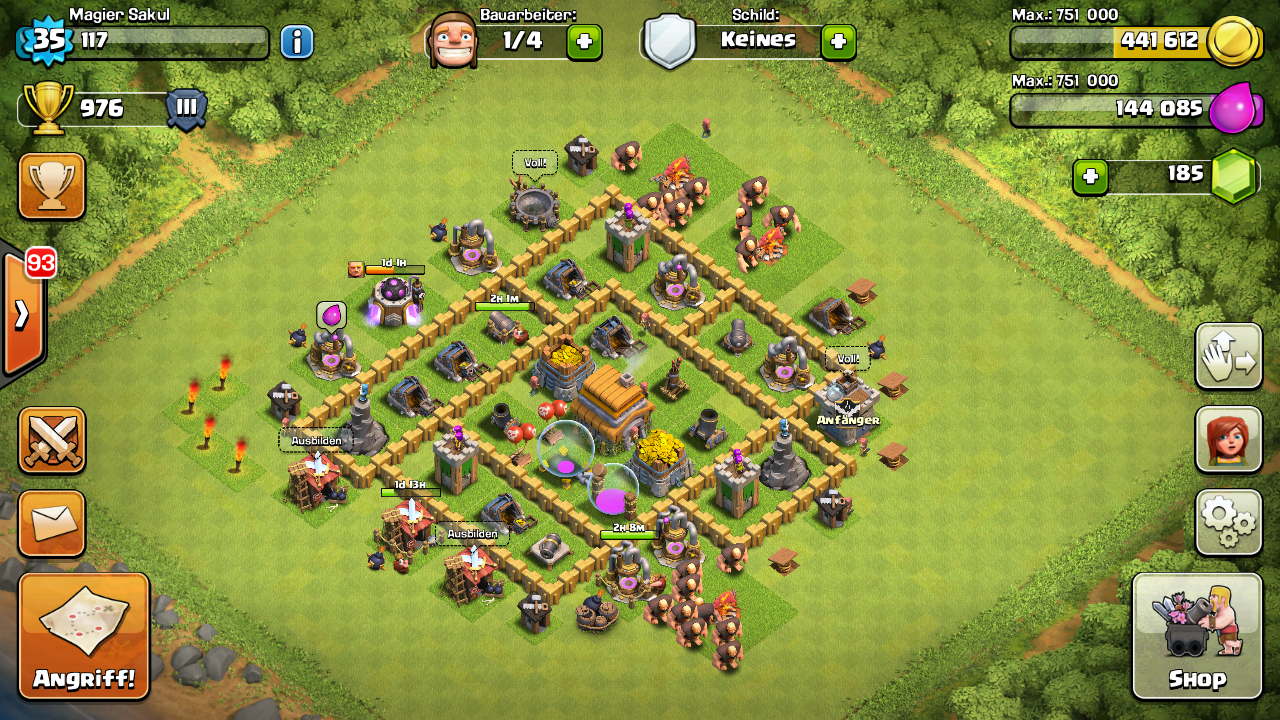This screenshot has height=720, width=1280.
Task: Open the mail envelope inbox
Action: (51, 523)
